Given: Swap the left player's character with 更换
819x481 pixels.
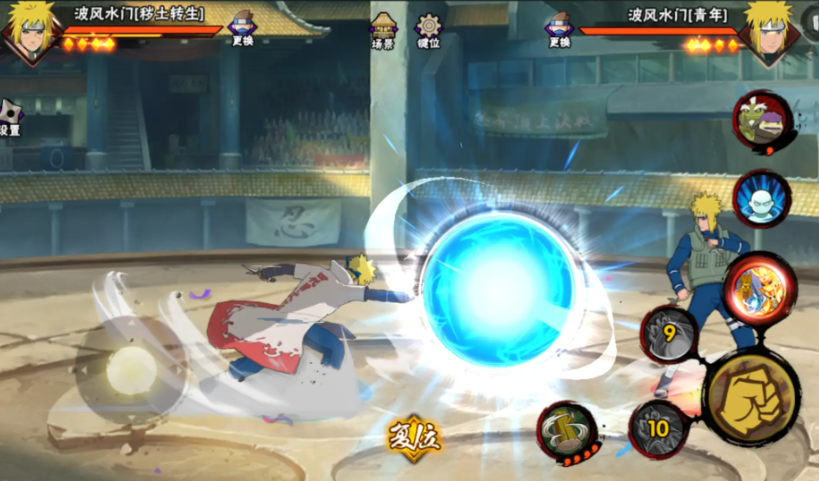Looking at the screenshot, I should click(243, 29).
